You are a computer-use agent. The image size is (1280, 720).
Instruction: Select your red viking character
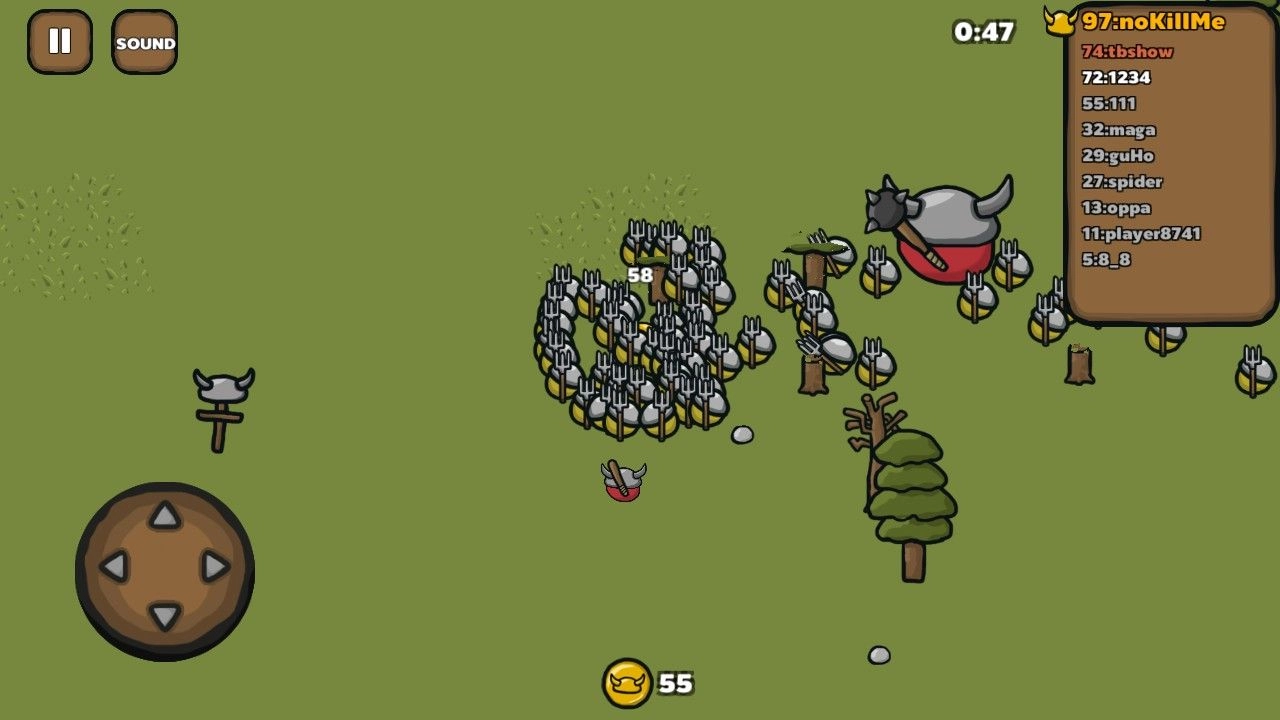[x=622, y=483]
